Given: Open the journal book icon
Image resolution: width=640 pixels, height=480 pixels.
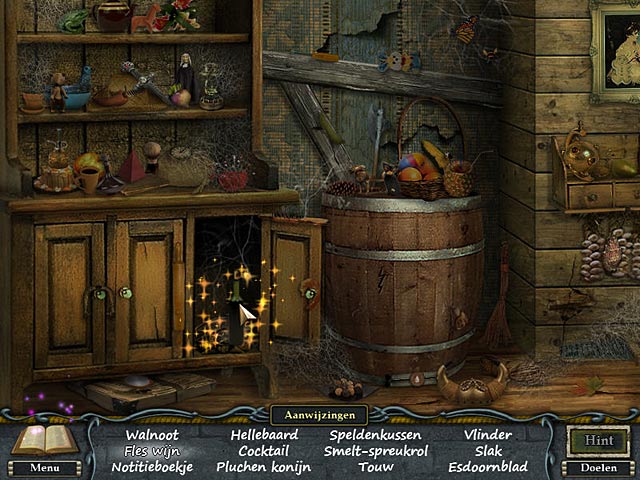Looking at the screenshot, I should coord(42,439).
